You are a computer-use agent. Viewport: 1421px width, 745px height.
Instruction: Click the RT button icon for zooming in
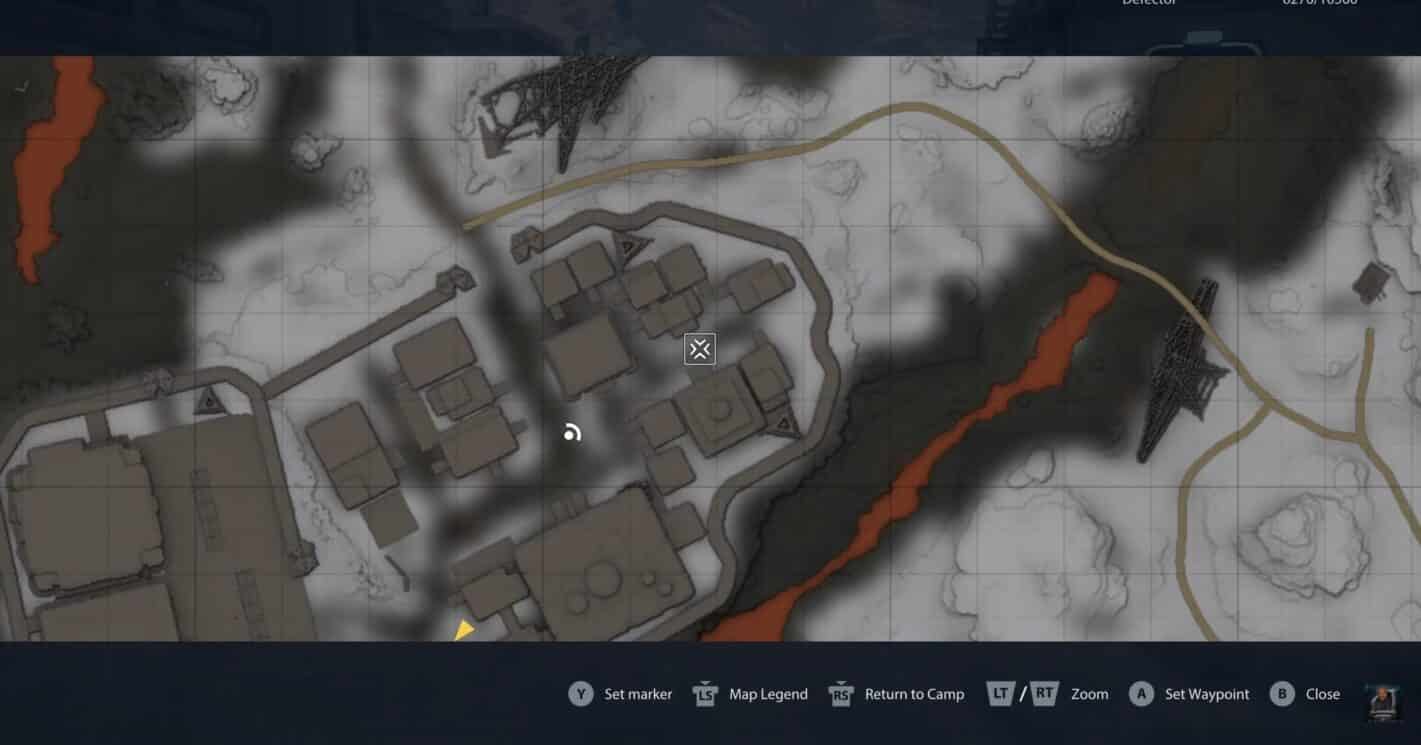point(1043,693)
